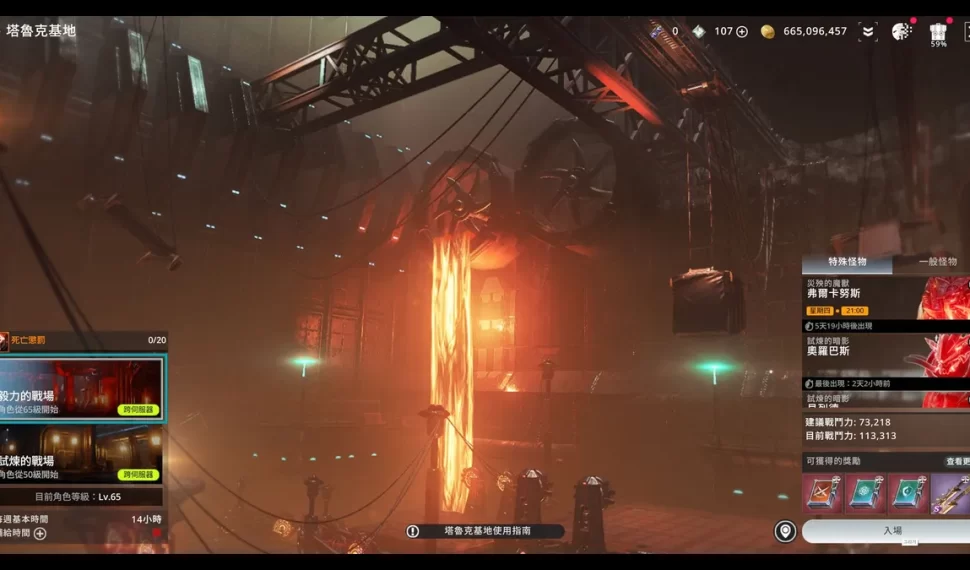Switch to the 特殊怪物 tab
This screenshot has height=570, width=970.
coord(846,262)
